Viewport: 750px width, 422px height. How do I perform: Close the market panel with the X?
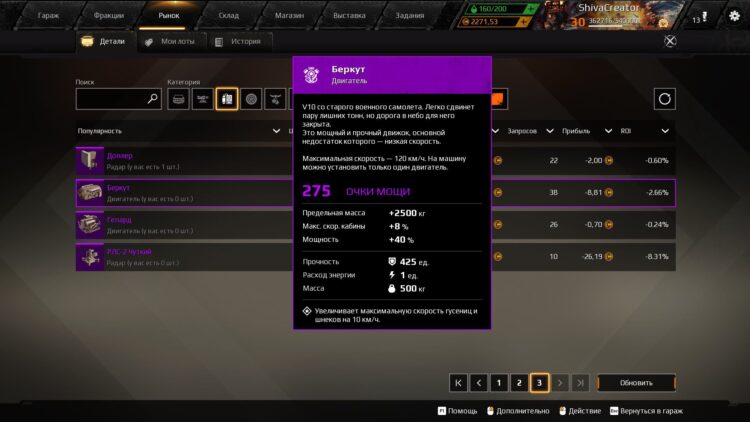670,41
